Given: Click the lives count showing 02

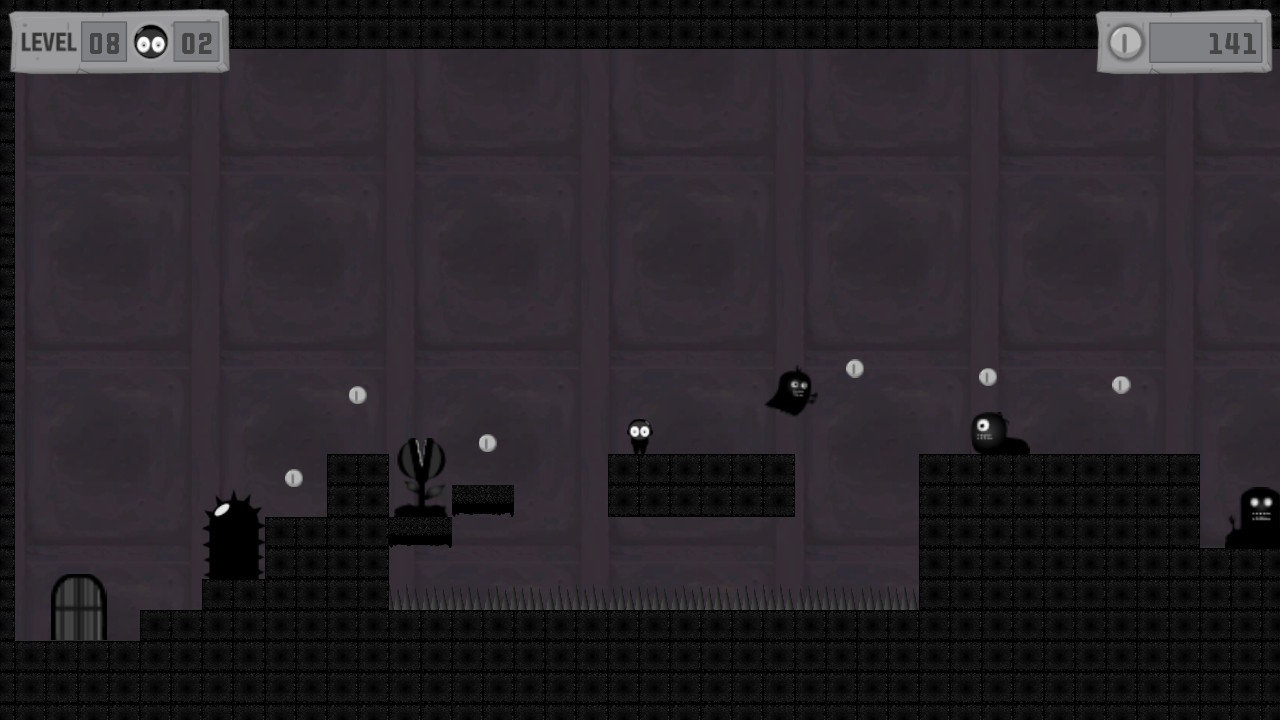Looking at the screenshot, I should [197, 42].
